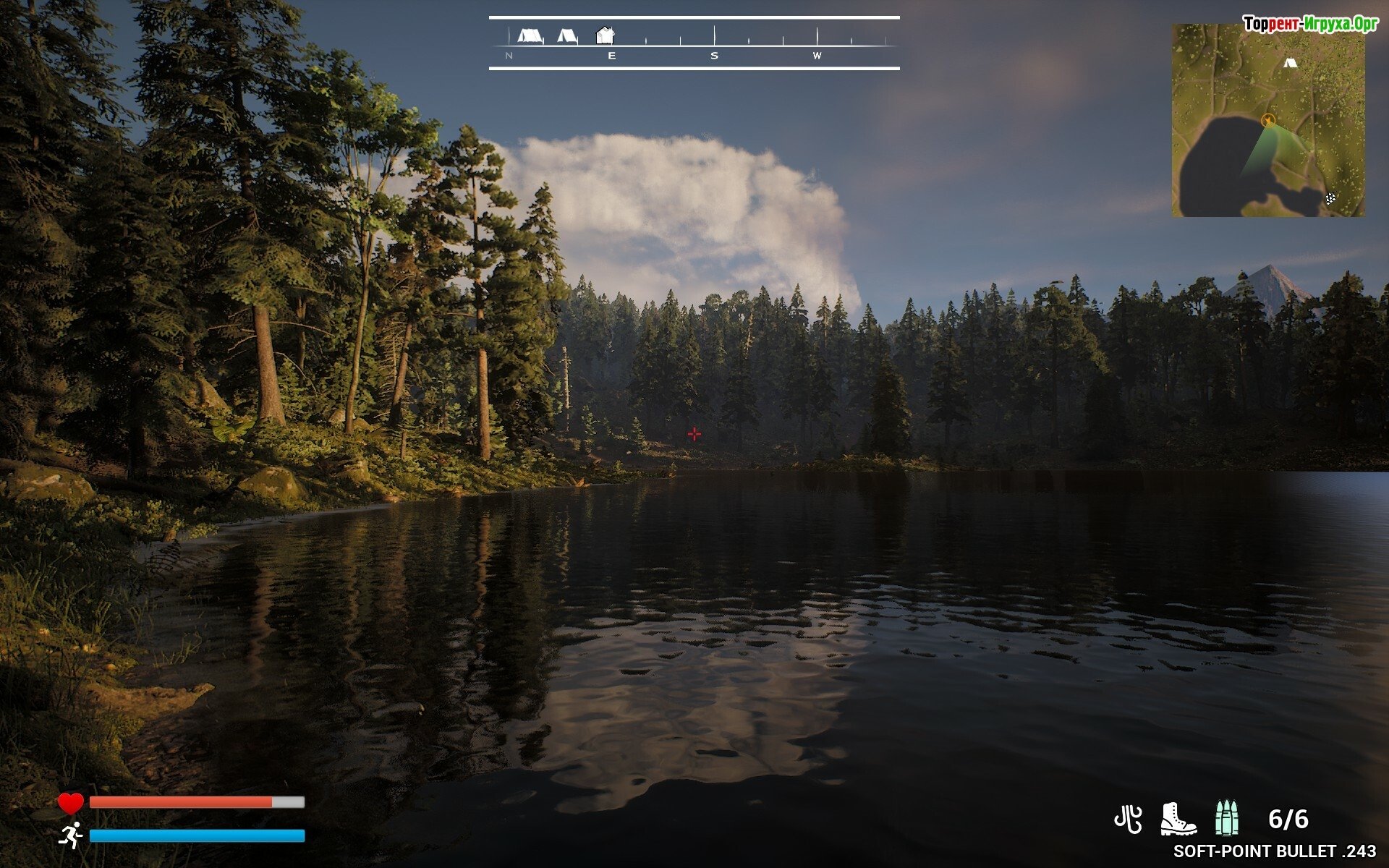The image size is (1389, 868).
Task: Choose the soft-point bullets ammo icon
Action: 1226,820
